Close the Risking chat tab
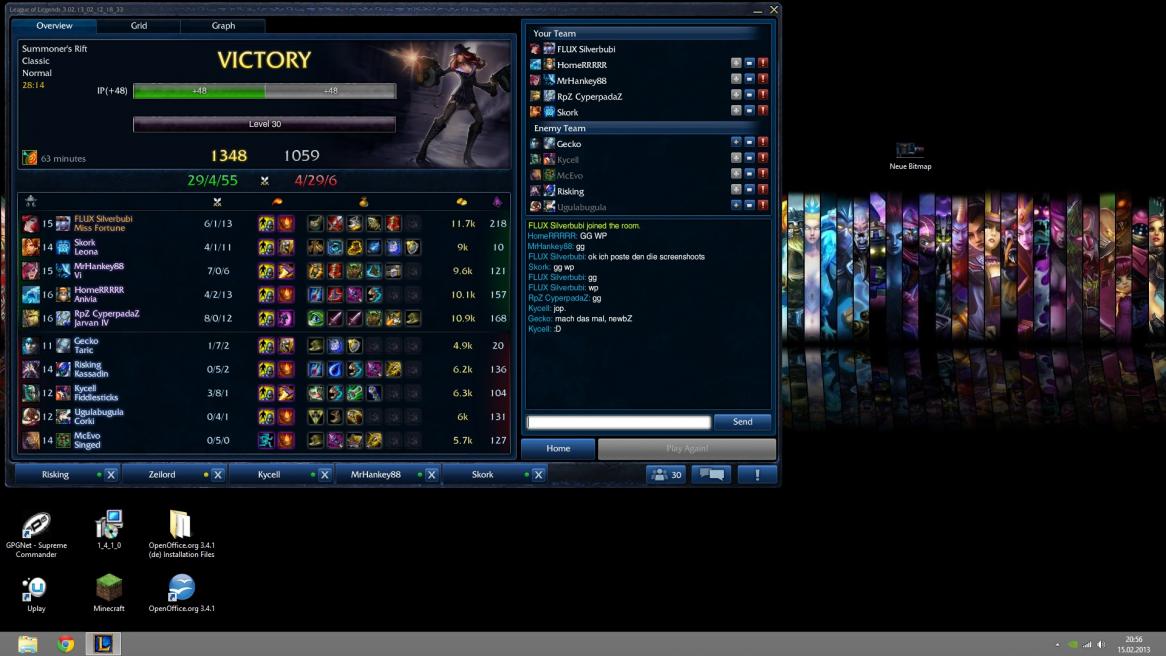 click(111, 475)
